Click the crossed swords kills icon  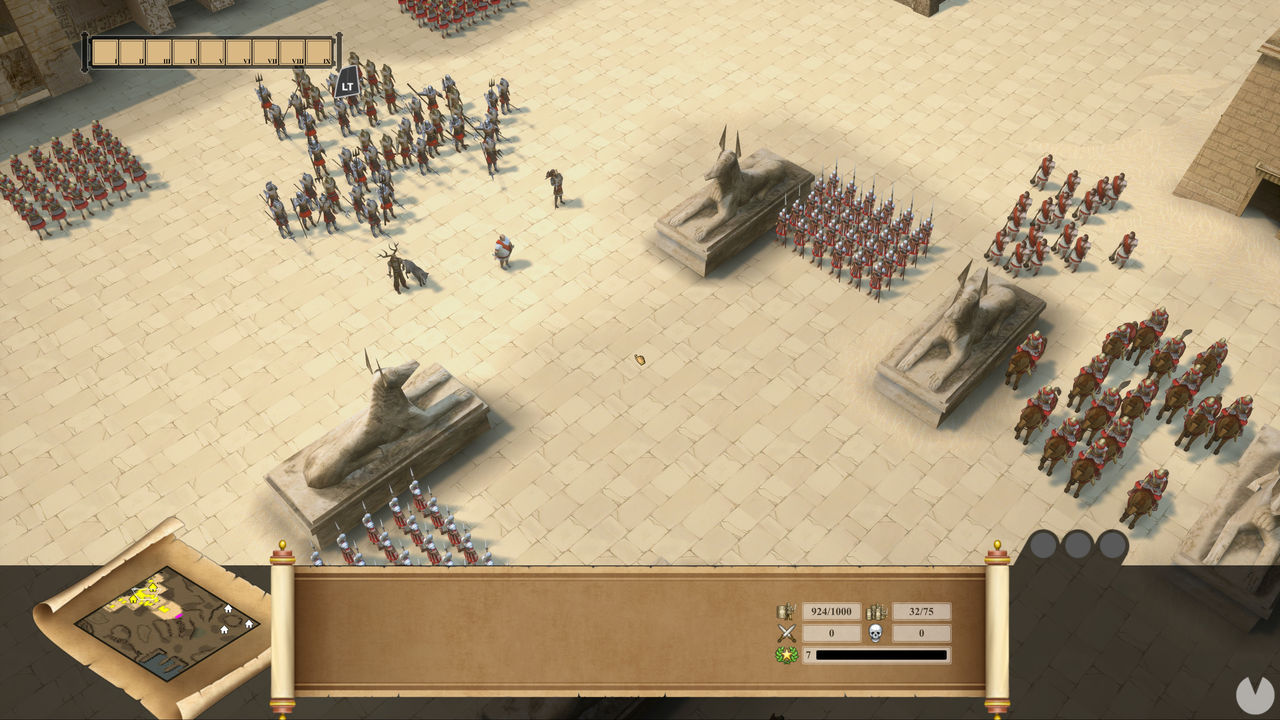pos(786,633)
